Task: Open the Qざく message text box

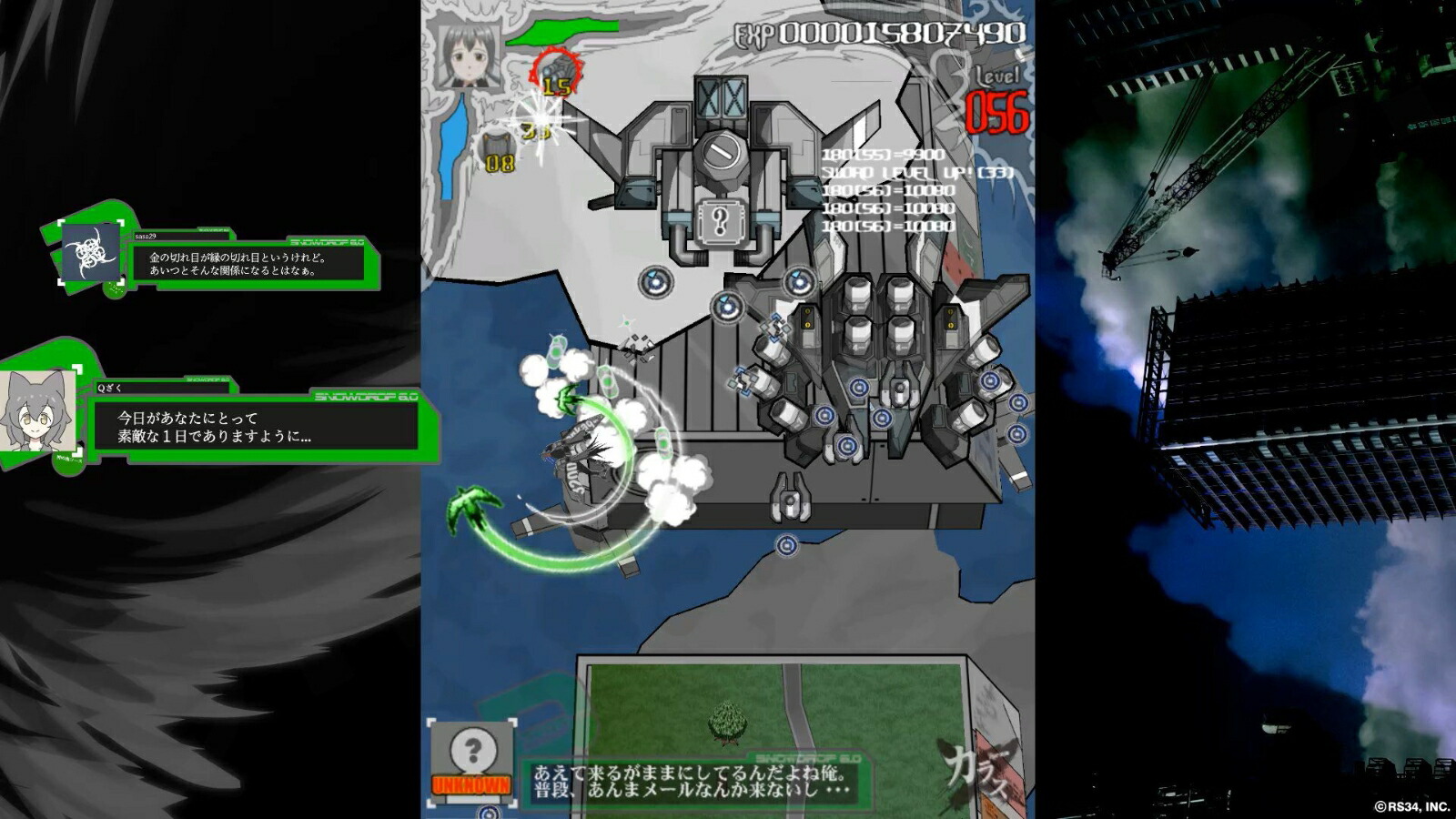Action: pyautogui.click(x=255, y=426)
